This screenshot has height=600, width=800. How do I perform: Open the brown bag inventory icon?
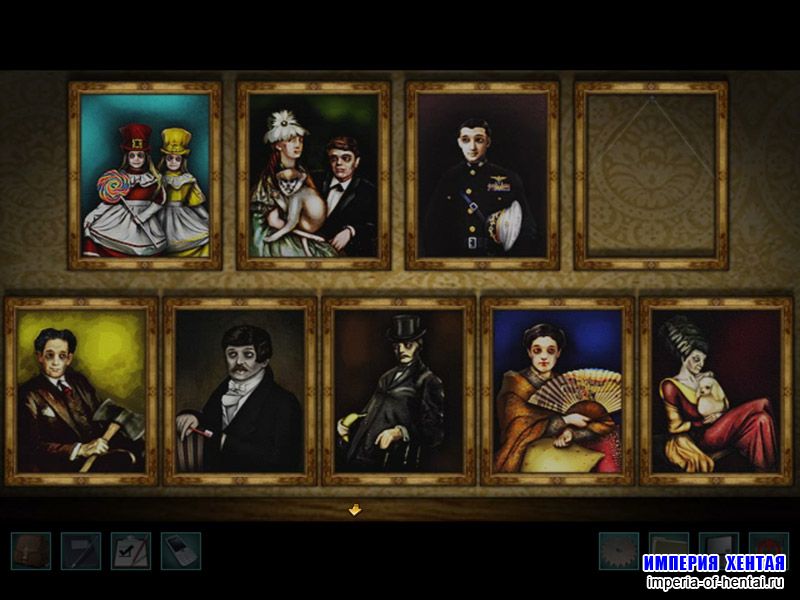click(31, 551)
